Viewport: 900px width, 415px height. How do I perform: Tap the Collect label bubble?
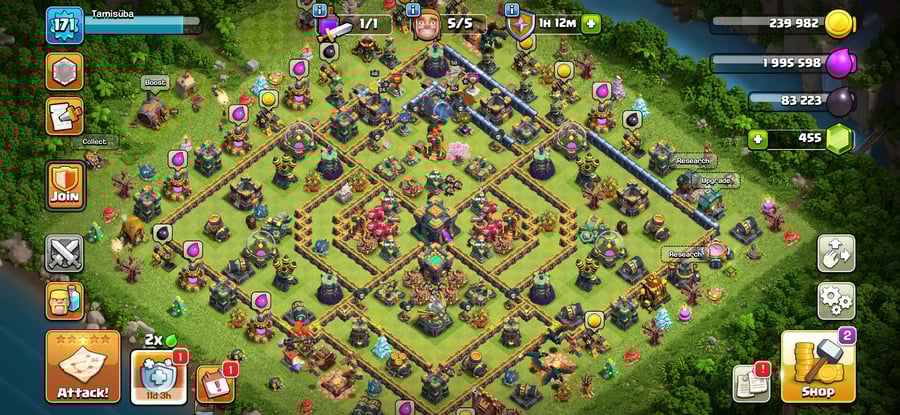[x=93, y=142]
